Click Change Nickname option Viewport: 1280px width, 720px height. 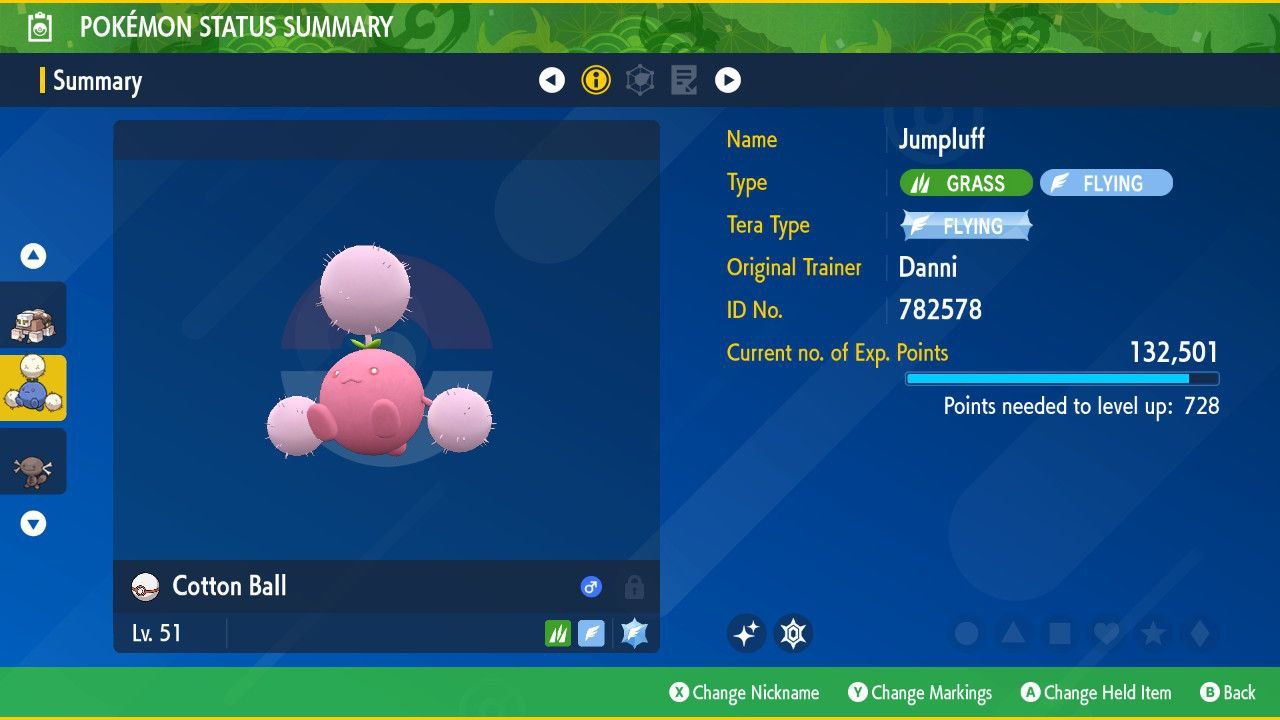(744, 693)
